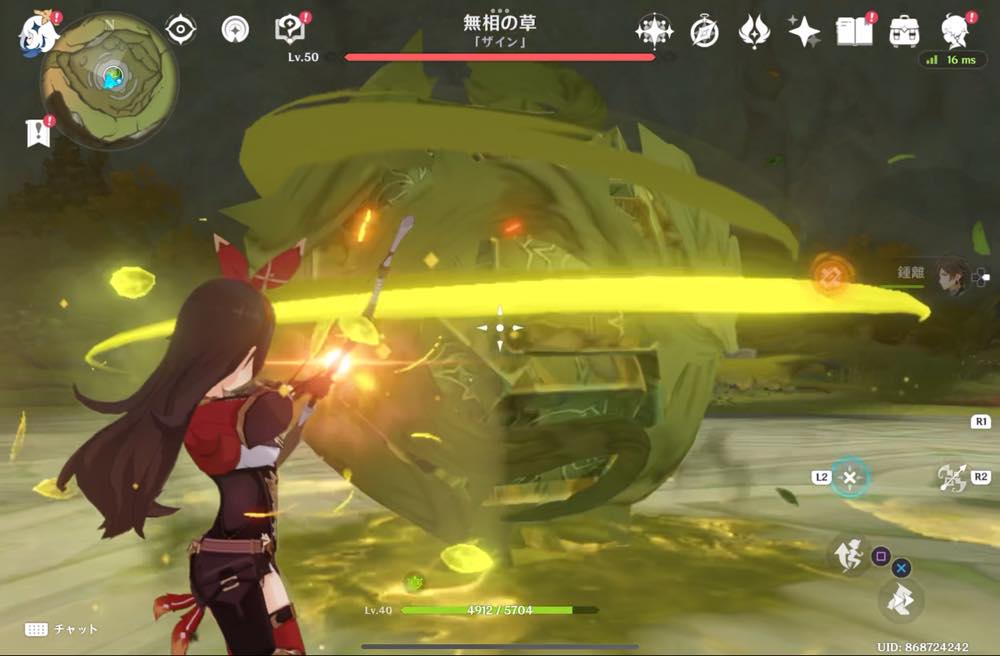Click the bookmark icon with exclamation alert

pyautogui.click(x=38, y=134)
